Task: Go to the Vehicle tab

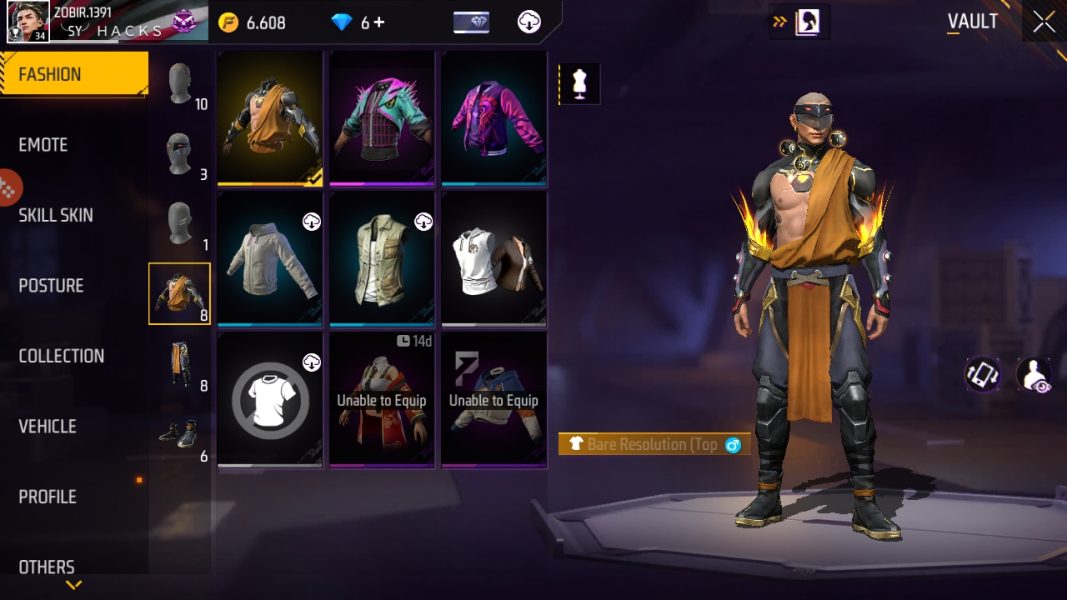Action: pyautogui.click(x=47, y=426)
